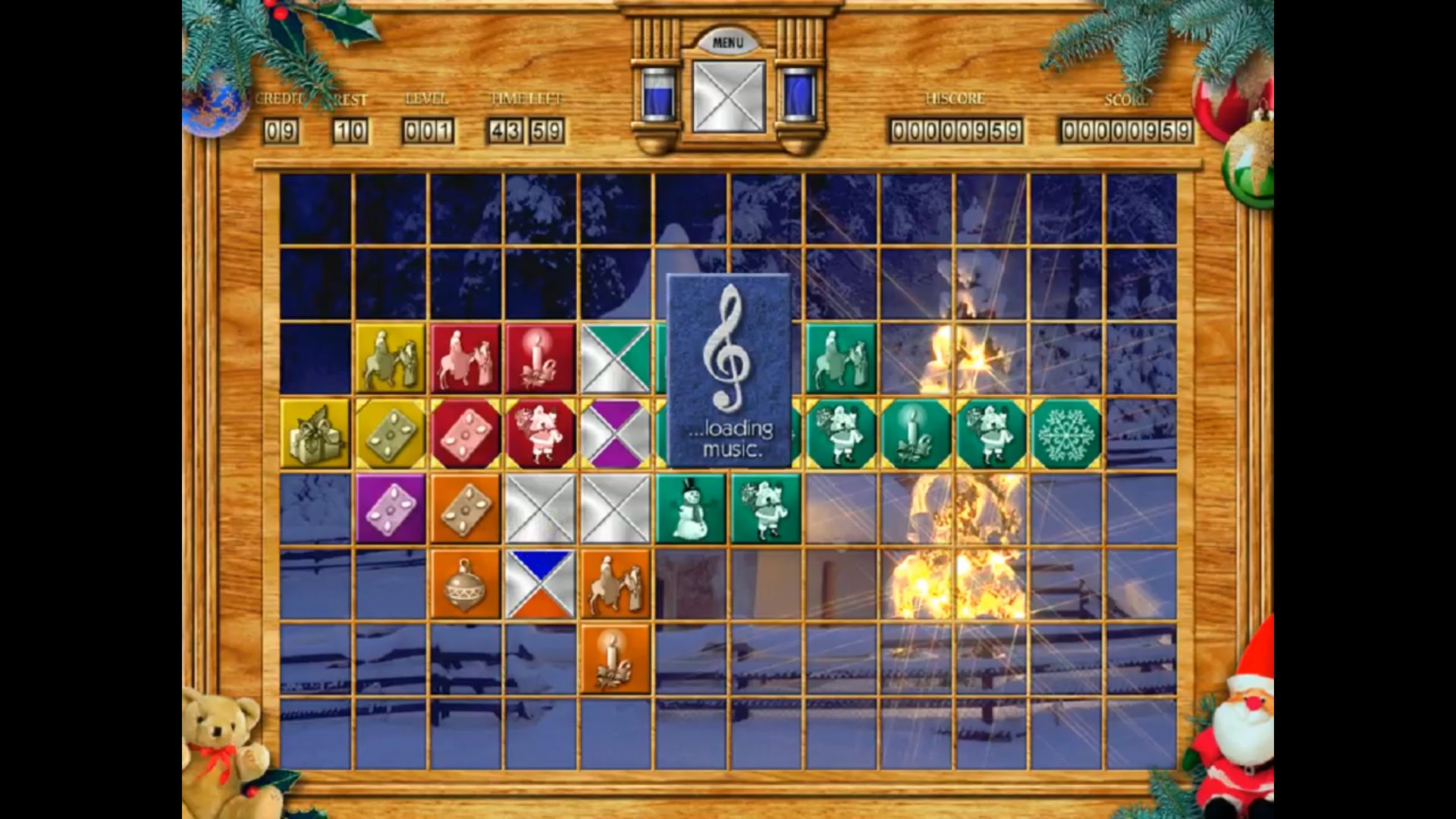1456x819 pixels.
Task: Click the green snowman tile
Action: point(690,509)
